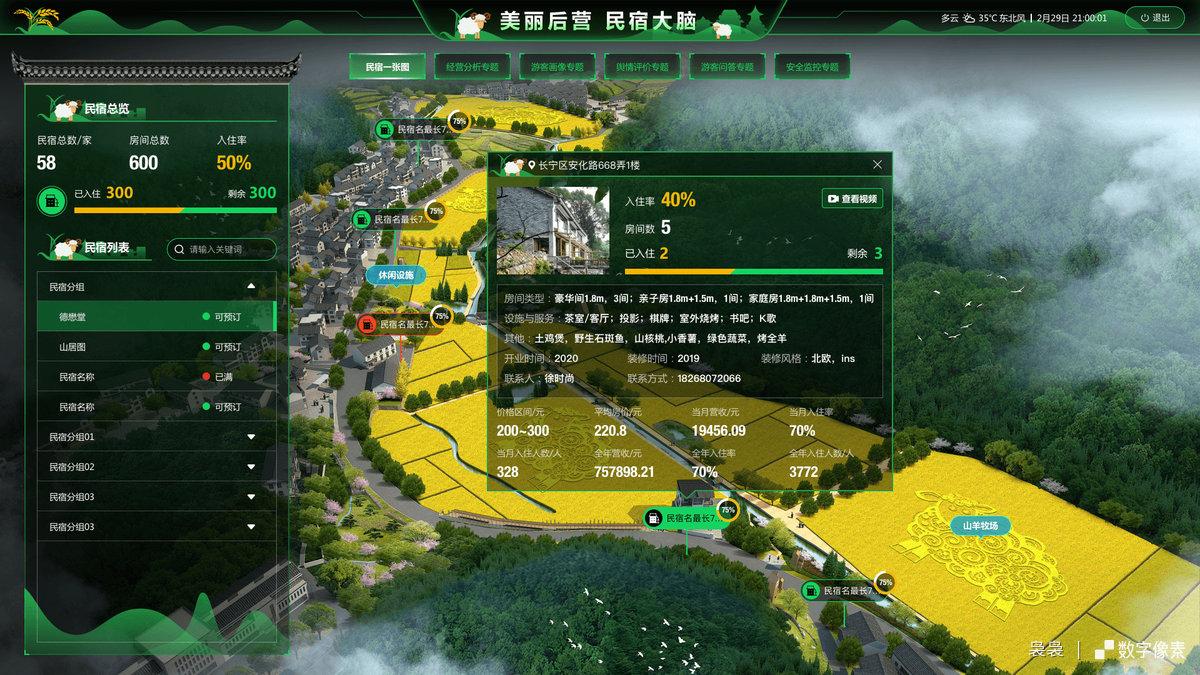
Task: Select the 民宿一张图 tab
Action: 388,67
